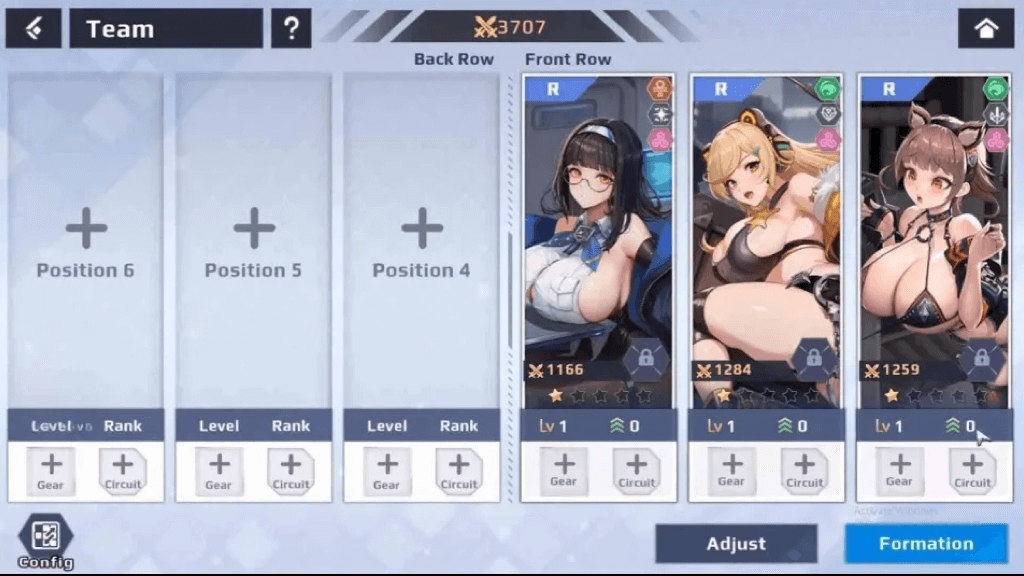Image resolution: width=1024 pixels, height=576 pixels.
Task: Return to the home screen
Action: (985, 29)
